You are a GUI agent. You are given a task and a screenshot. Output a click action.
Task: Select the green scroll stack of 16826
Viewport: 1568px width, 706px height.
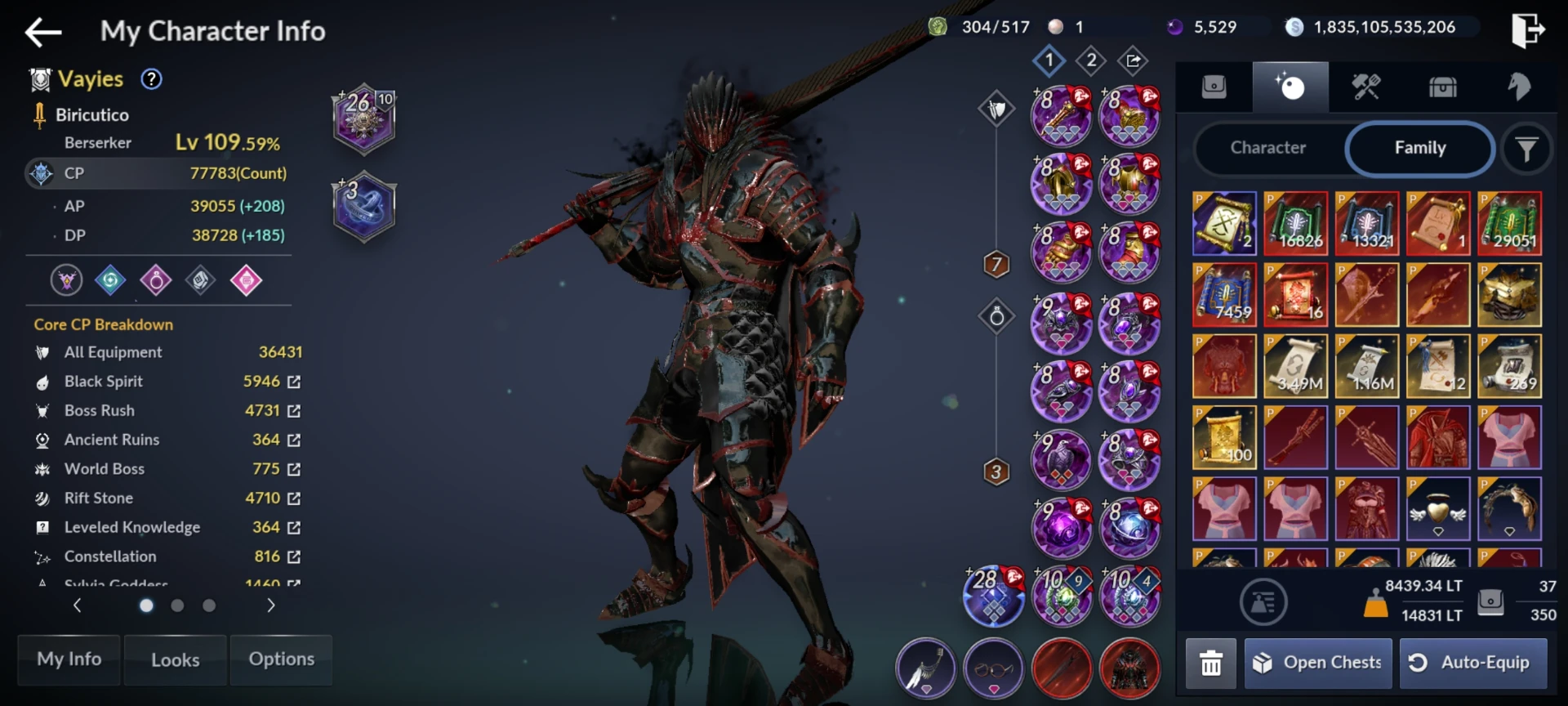click(1296, 223)
